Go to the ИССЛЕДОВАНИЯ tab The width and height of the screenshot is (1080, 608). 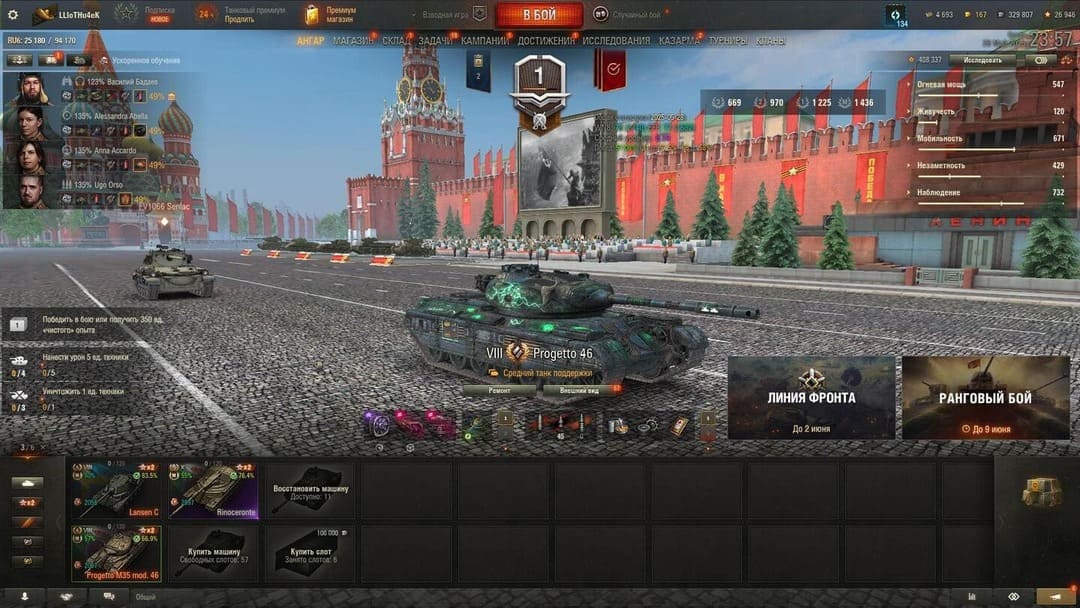(616, 41)
